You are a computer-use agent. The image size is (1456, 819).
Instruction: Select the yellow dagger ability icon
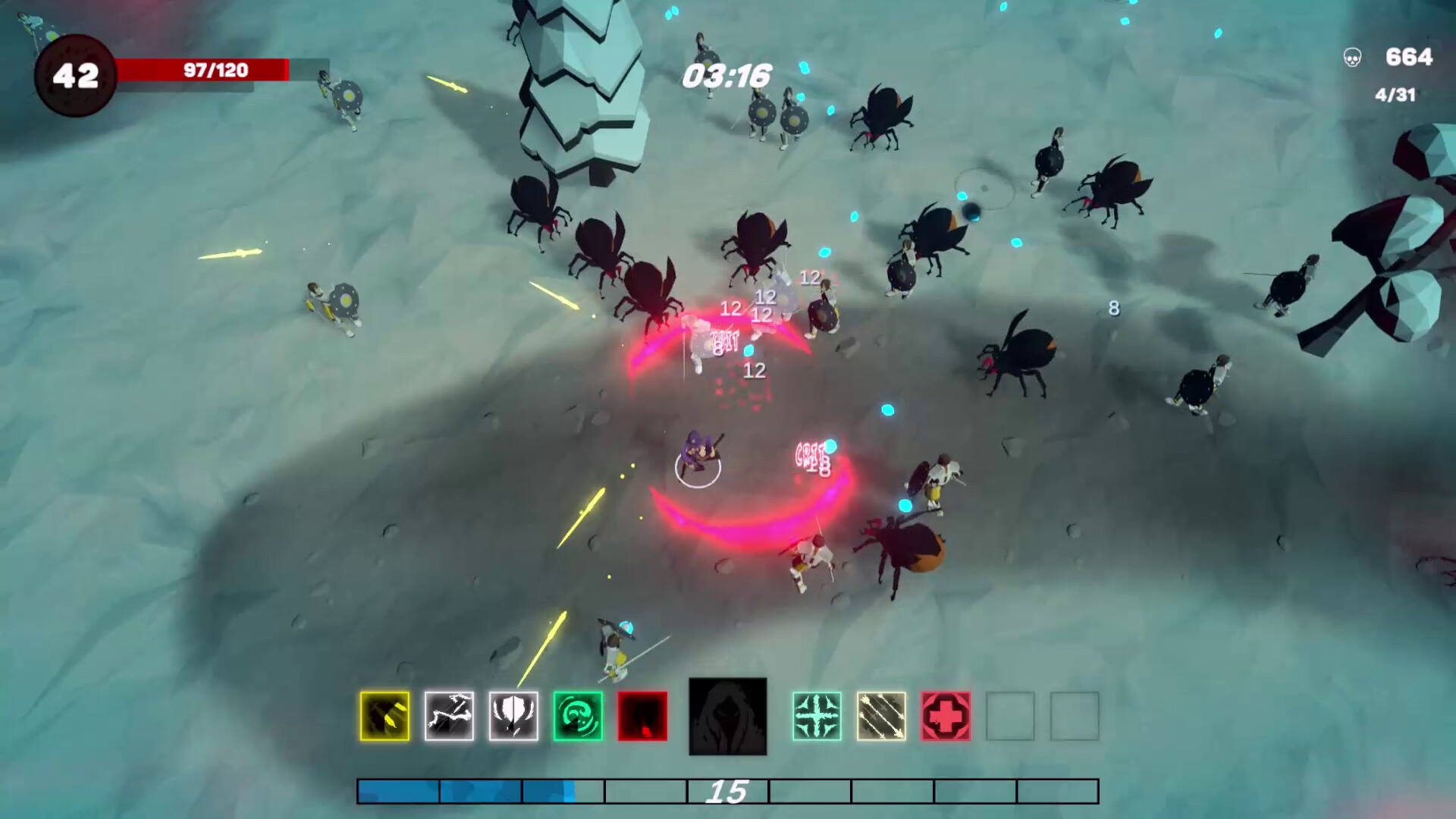click(383, 717)
